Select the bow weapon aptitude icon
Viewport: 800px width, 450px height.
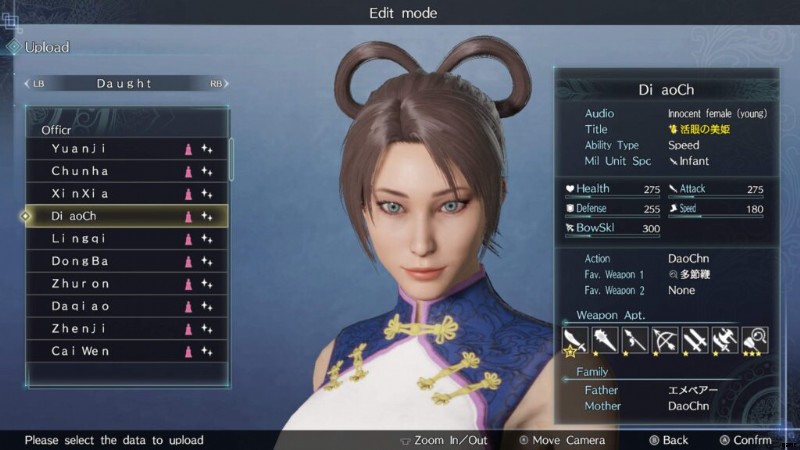[x=664, y=340]
